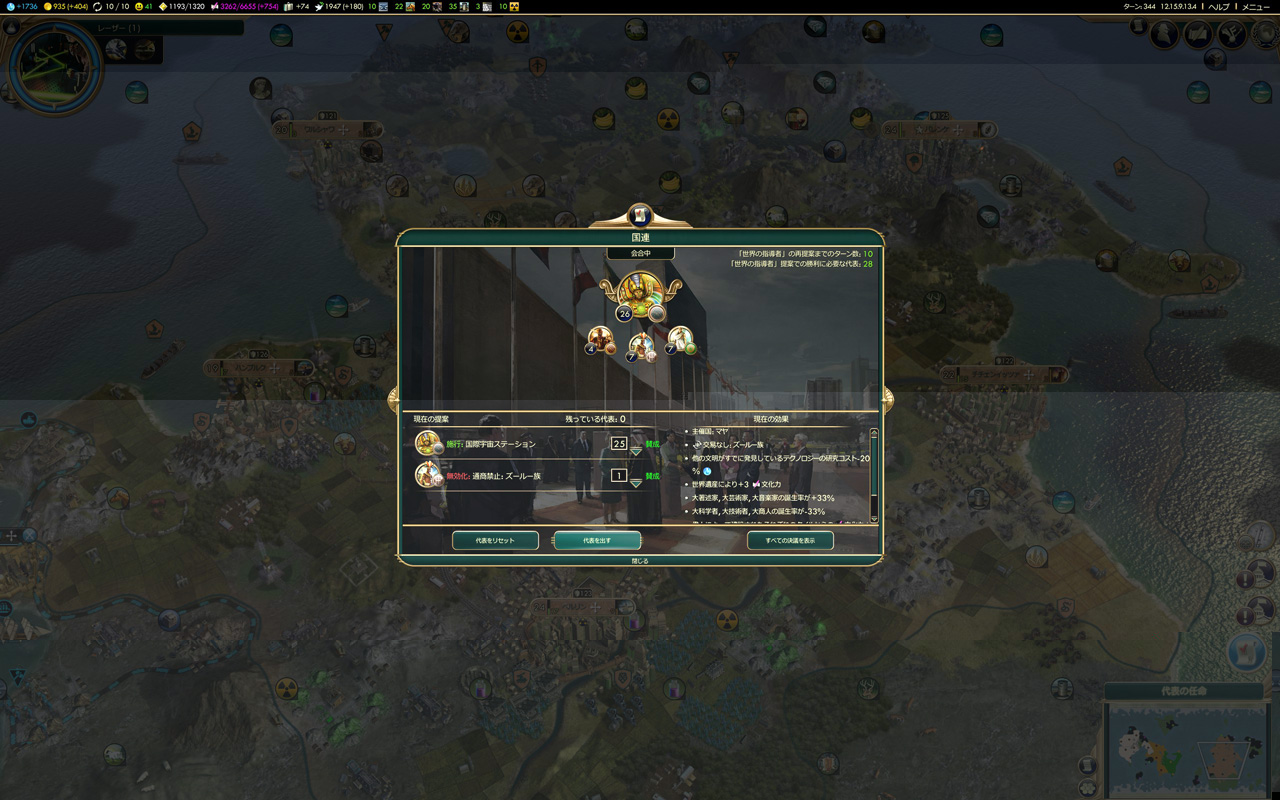
Task: Select the International Space Station proposal icon
Action: (x=428, y=443)
